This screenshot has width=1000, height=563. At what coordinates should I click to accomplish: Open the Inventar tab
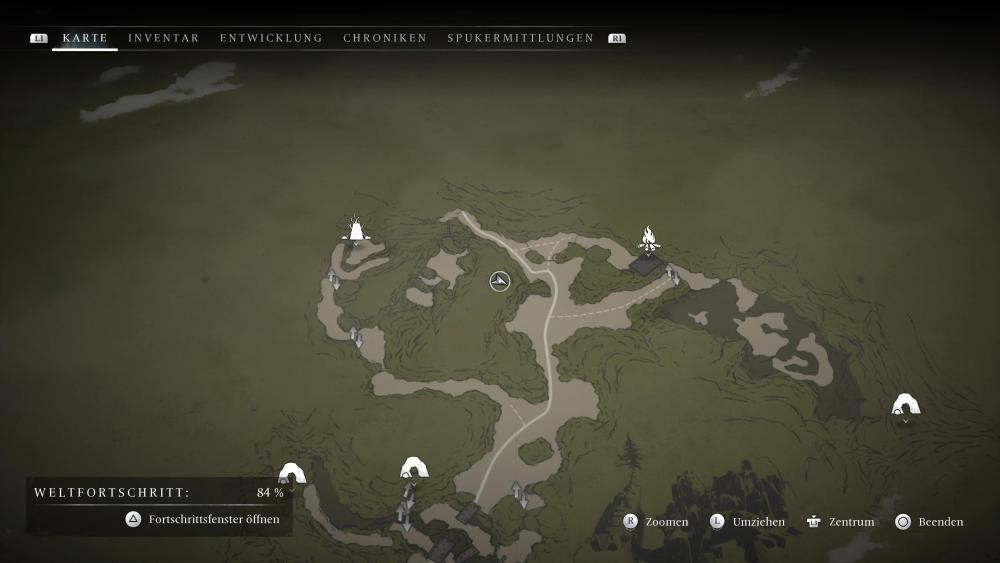point(164,38)
